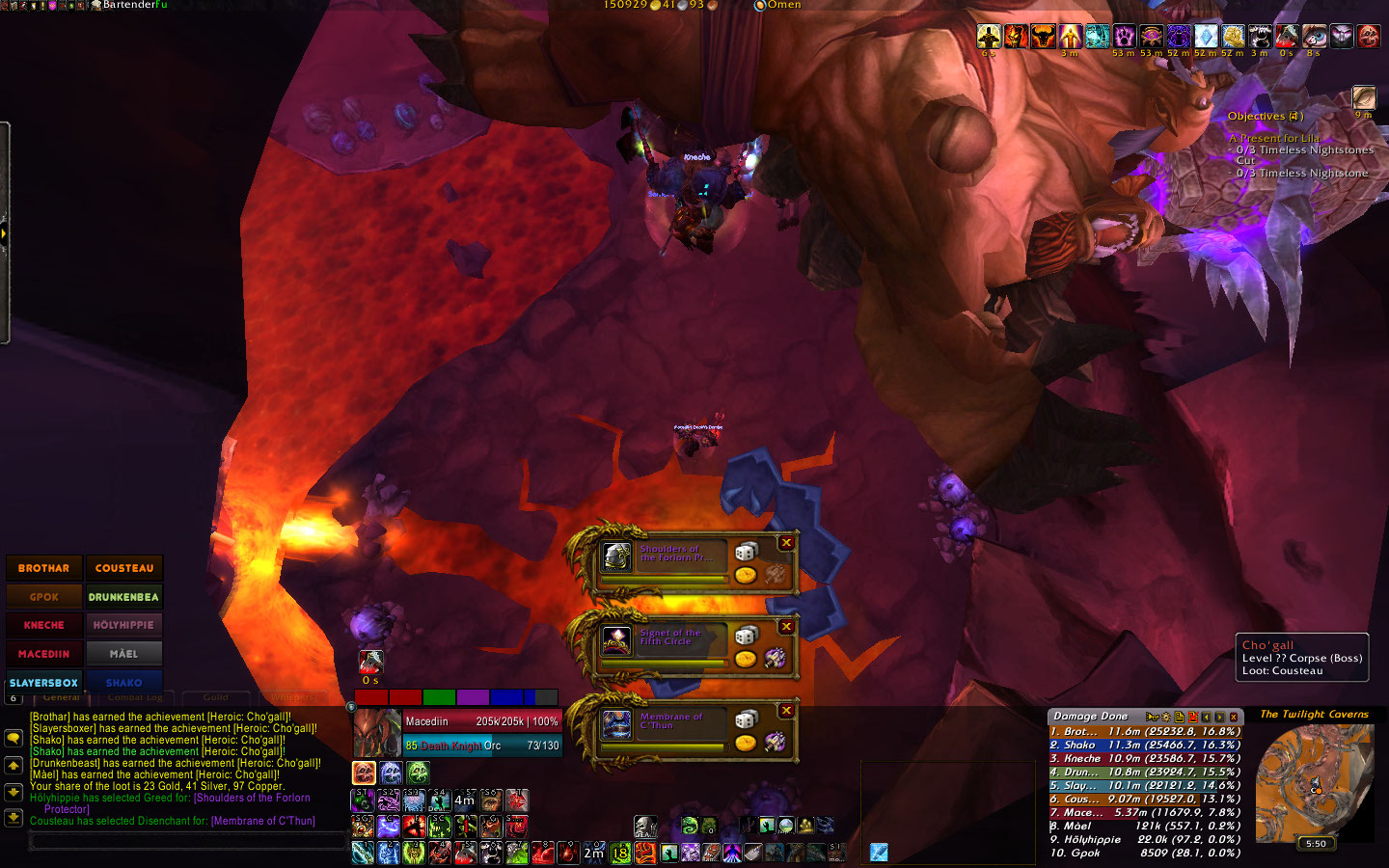The height and width of the screenshot is (868, 1389).
Task: Click the Shako raid frame
Action: pyautogui.click(x=124, y=682)
